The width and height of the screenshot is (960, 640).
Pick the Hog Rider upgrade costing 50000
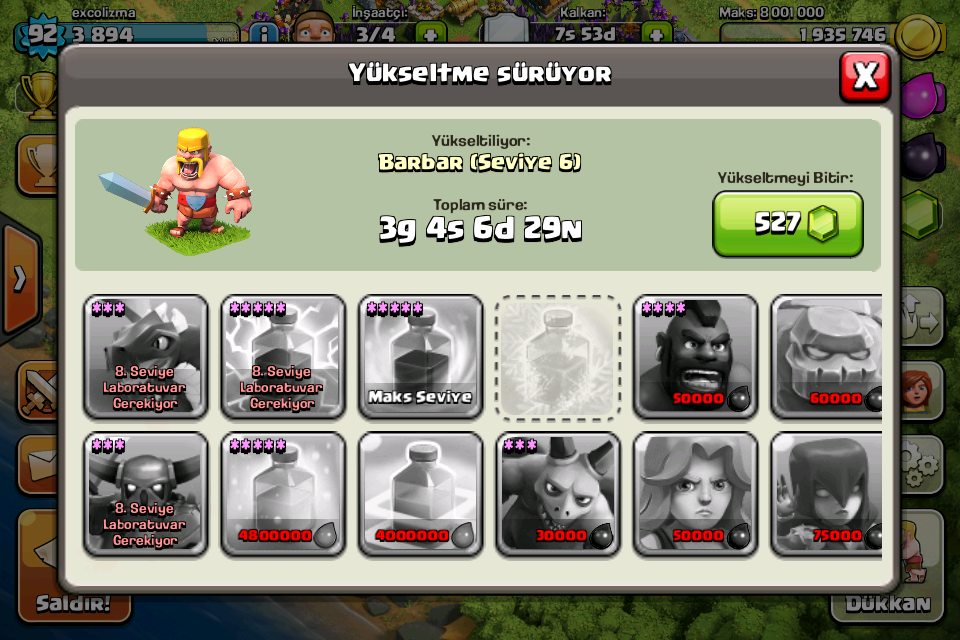coord(695,356)
